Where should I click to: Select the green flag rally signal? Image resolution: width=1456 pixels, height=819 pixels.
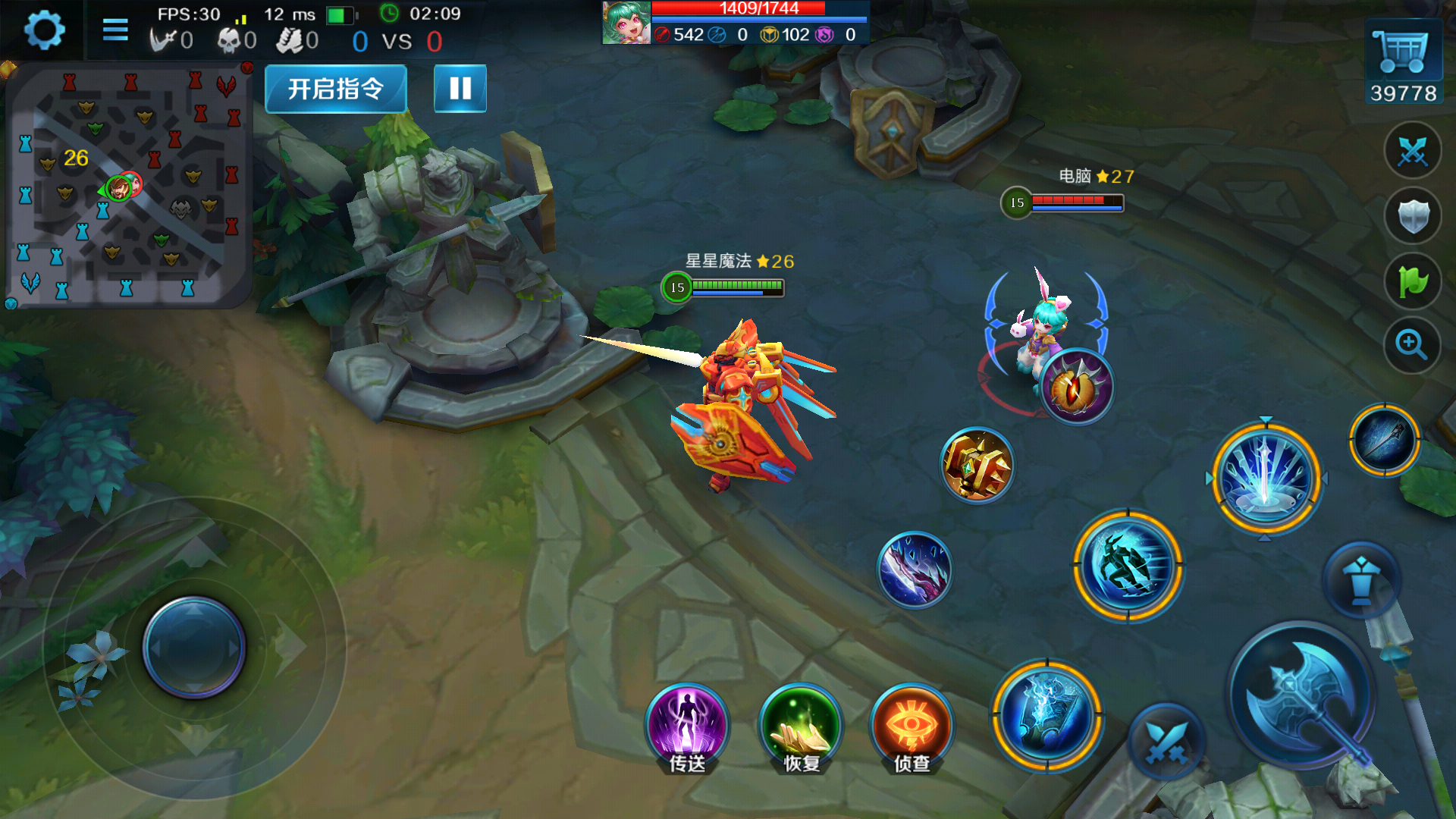(x=1412, y=282)
